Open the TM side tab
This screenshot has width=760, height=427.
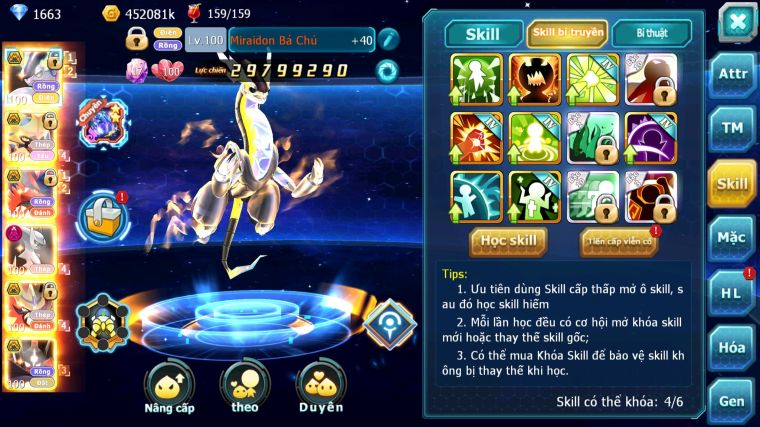click(732, 128)
